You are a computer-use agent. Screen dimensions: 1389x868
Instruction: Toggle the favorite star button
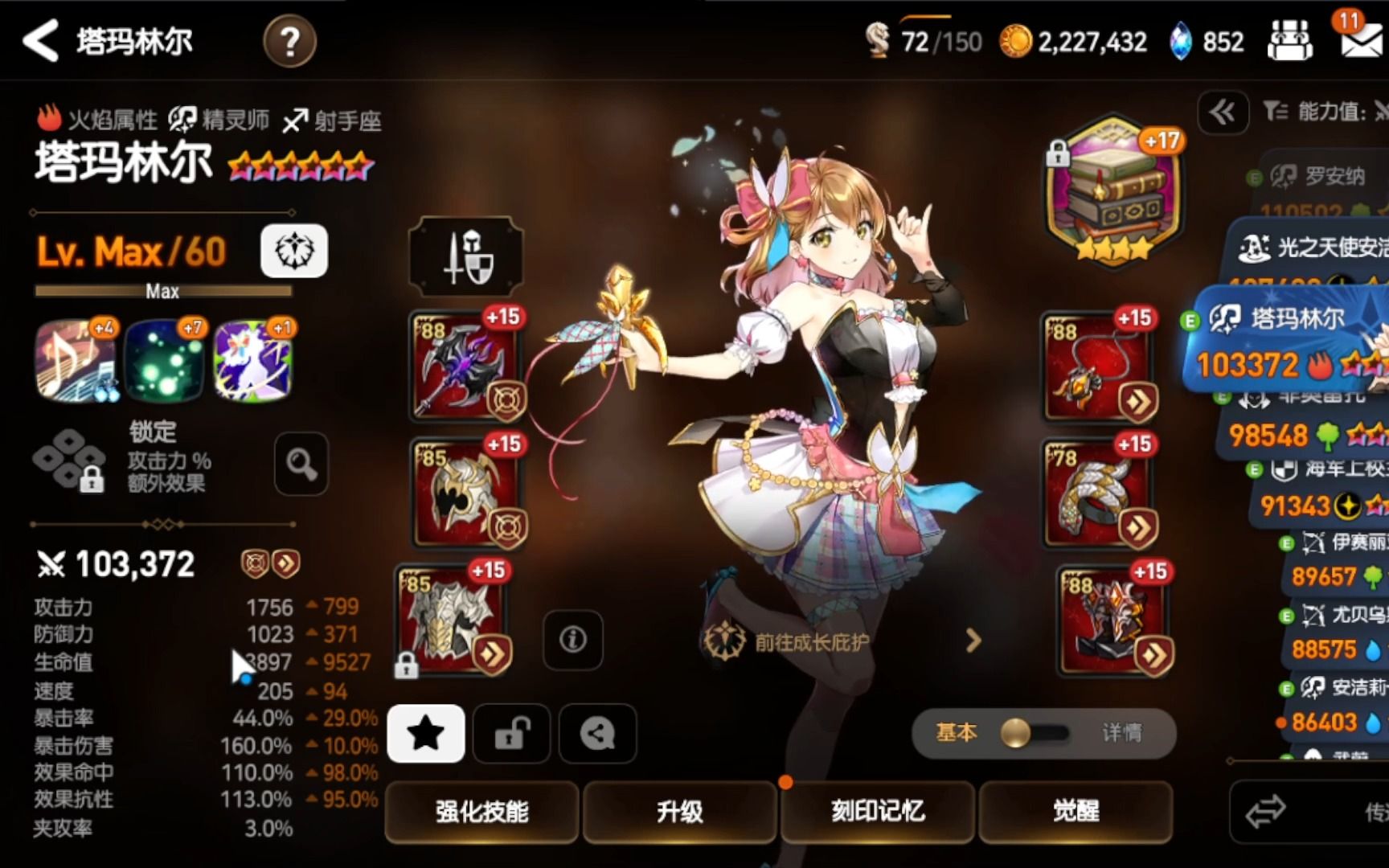(425, 733)
